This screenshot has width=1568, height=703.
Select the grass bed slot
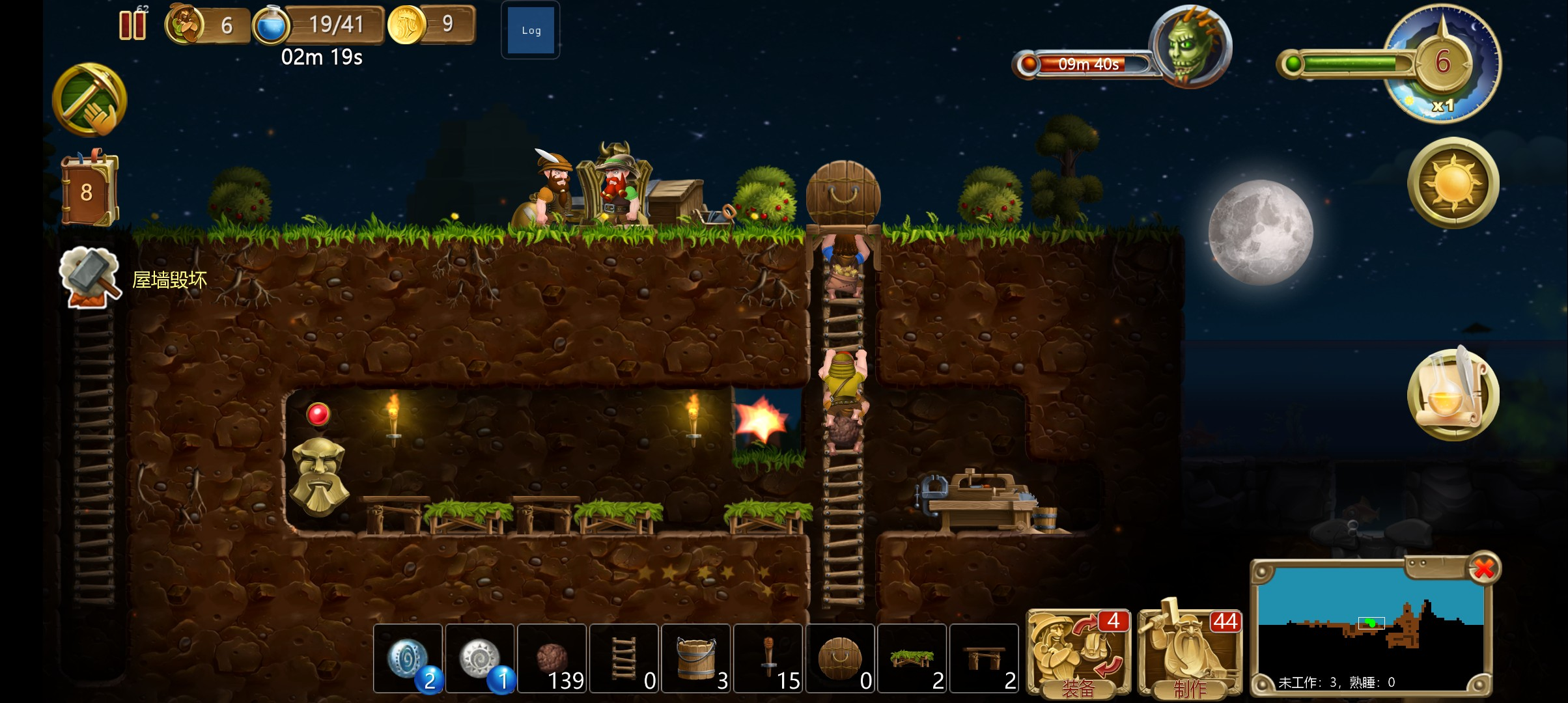tap(913, 659)
